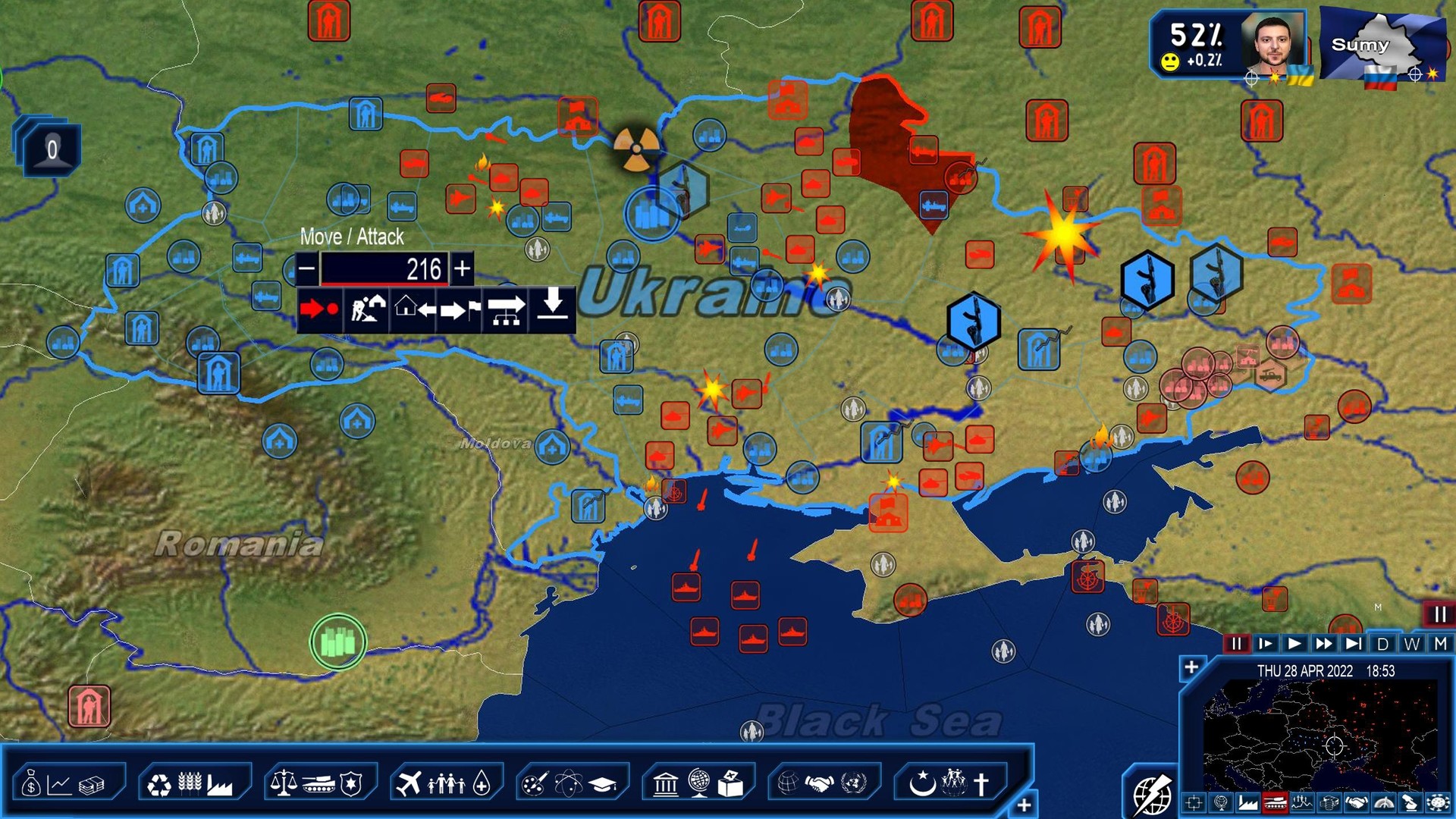Expand the minimap panel with its plus control
Image resolution: width=1456 pixels, height=819 pixels.
click(x=1192, y=668)
